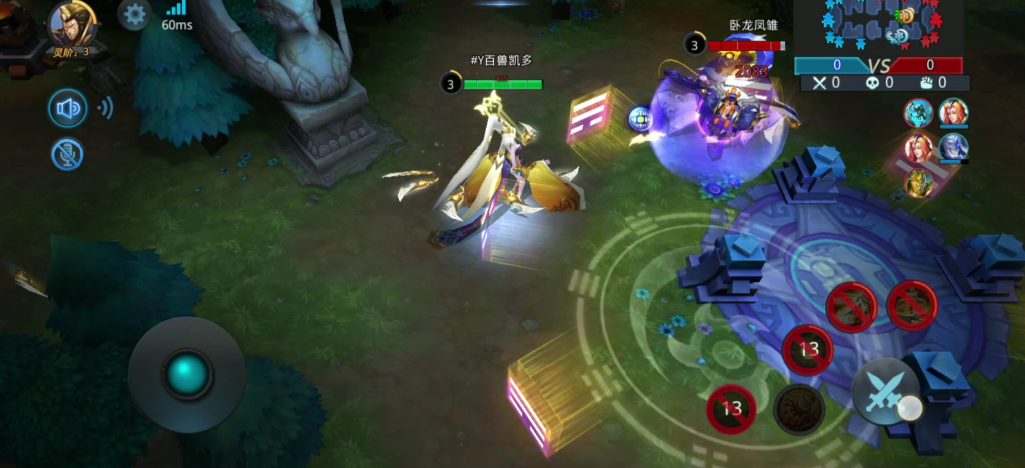Touch the cyan virtual joystick knob
This screenshot has width=1025, height=468.
click(x=187, y=374)
